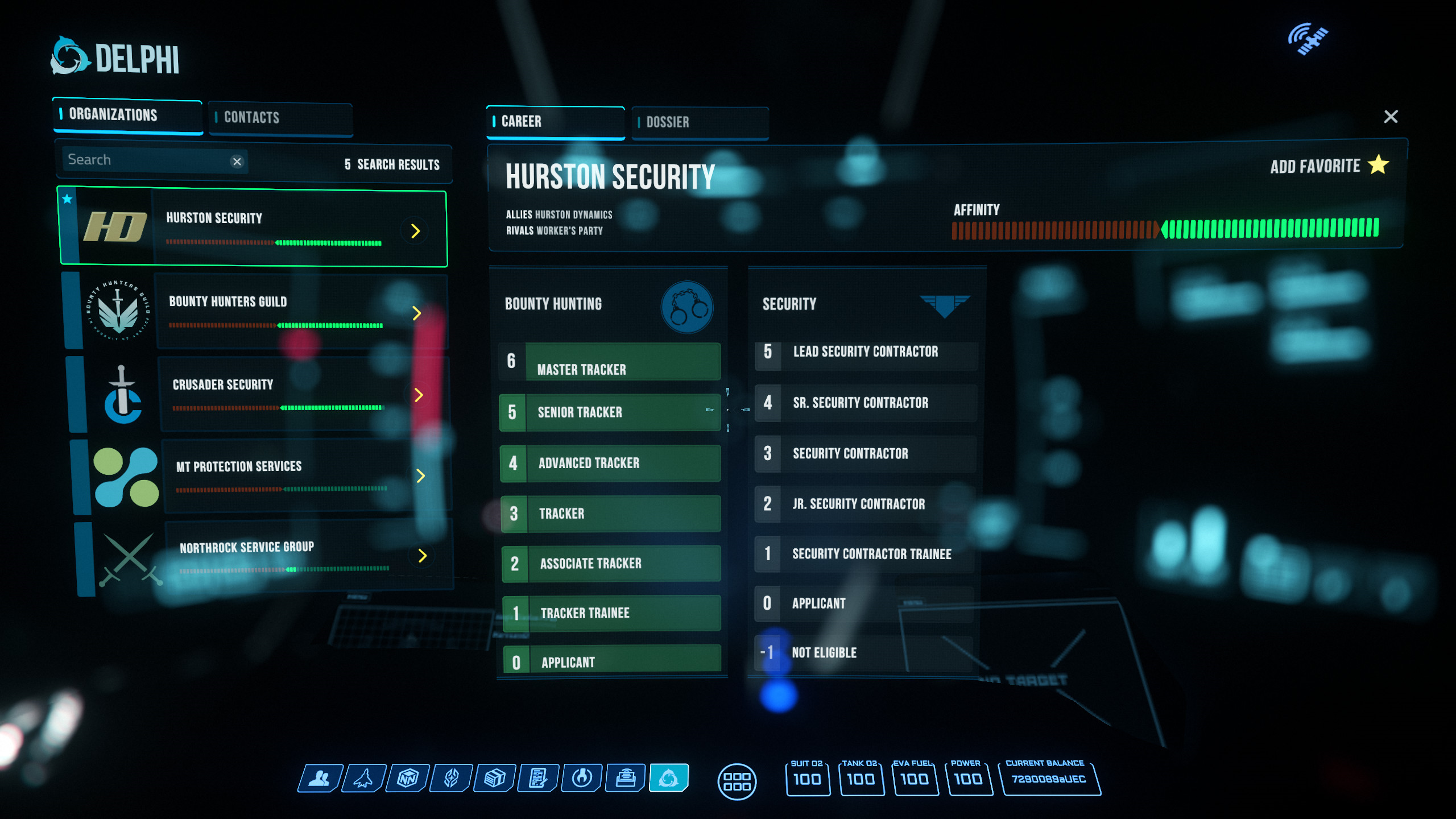The height and width of the screenshot is (819, 1456).
Task: Click the Delphi app toolbar icon
Action: 669,778
